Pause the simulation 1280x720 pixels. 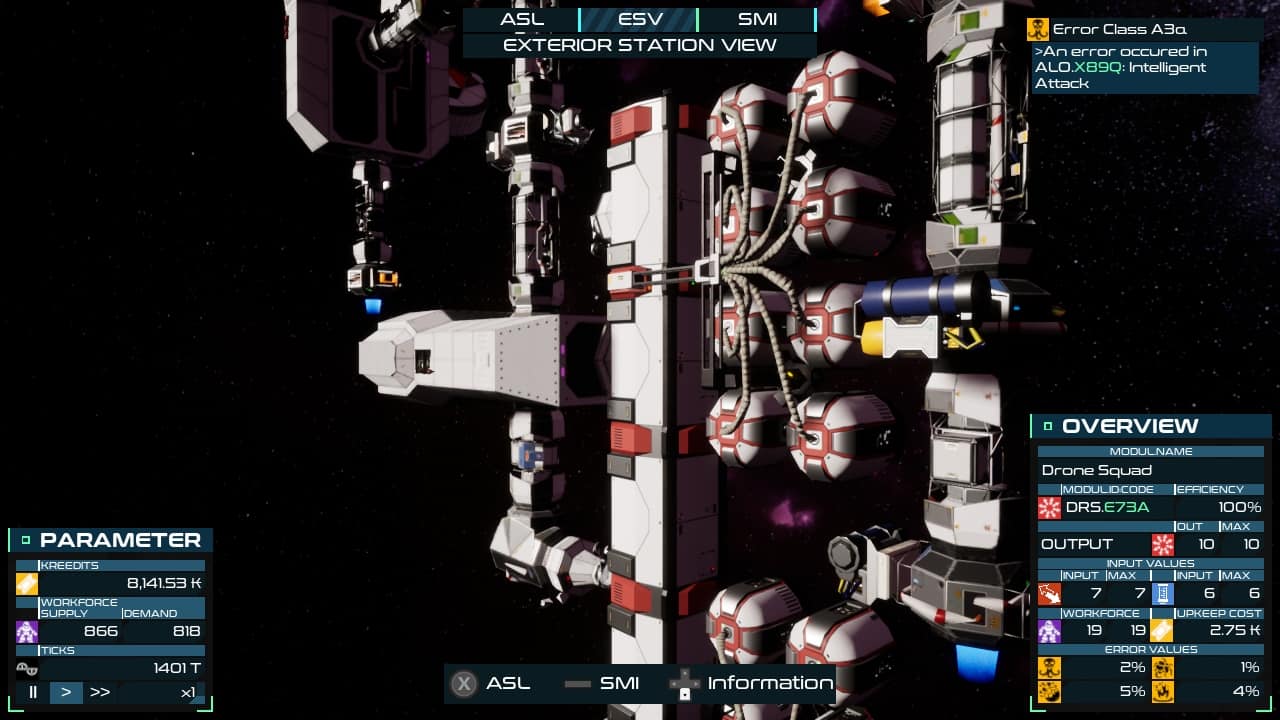pyautogui.click(x=33, y=692)
